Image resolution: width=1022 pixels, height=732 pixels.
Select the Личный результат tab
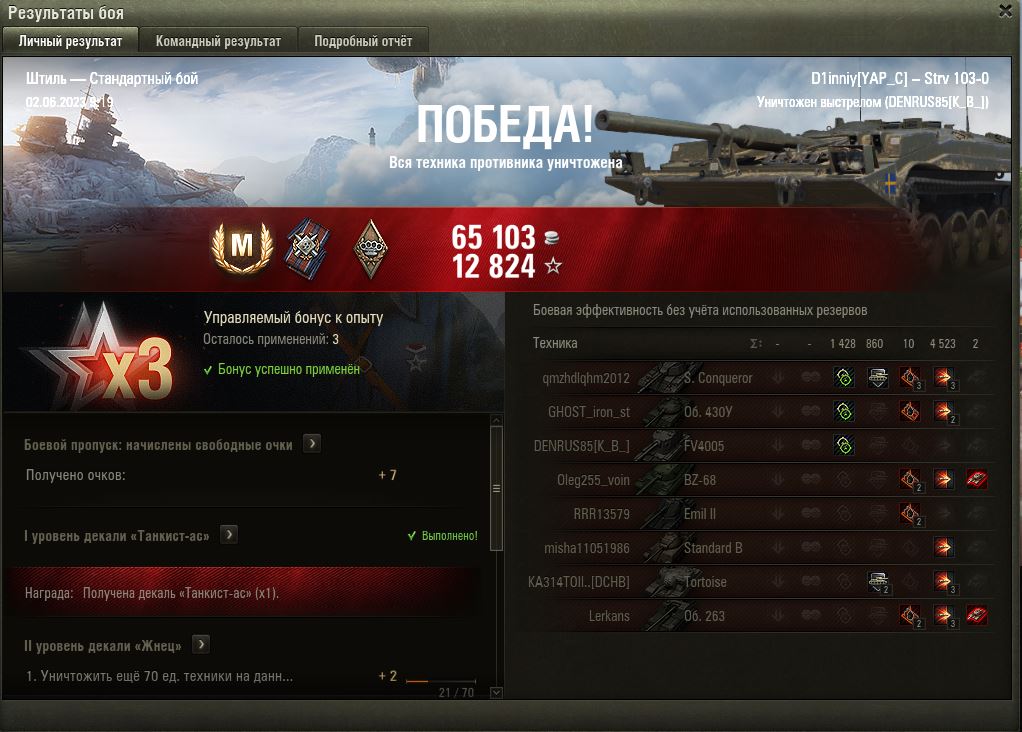click(x=70, y=41)
